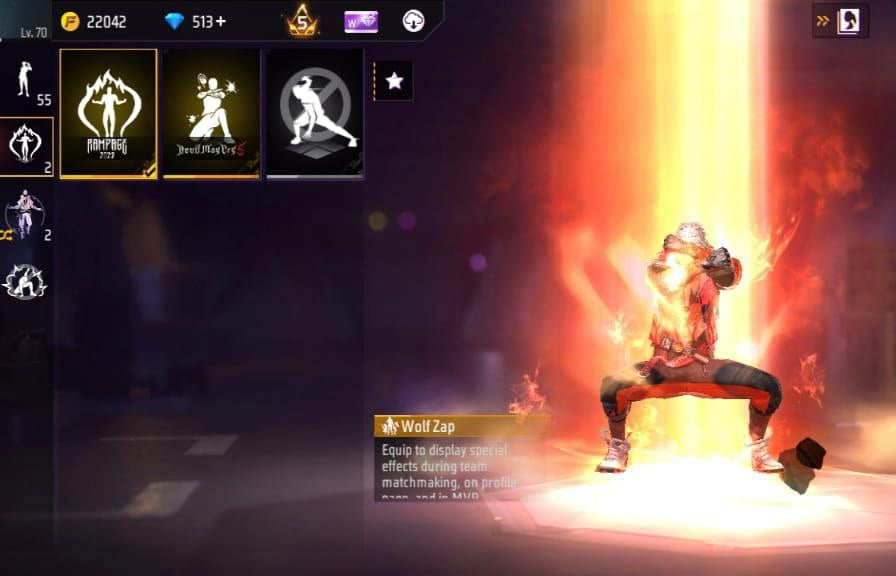Tap the cloud download icon
The image size is (896, 576).
(414, 21)
